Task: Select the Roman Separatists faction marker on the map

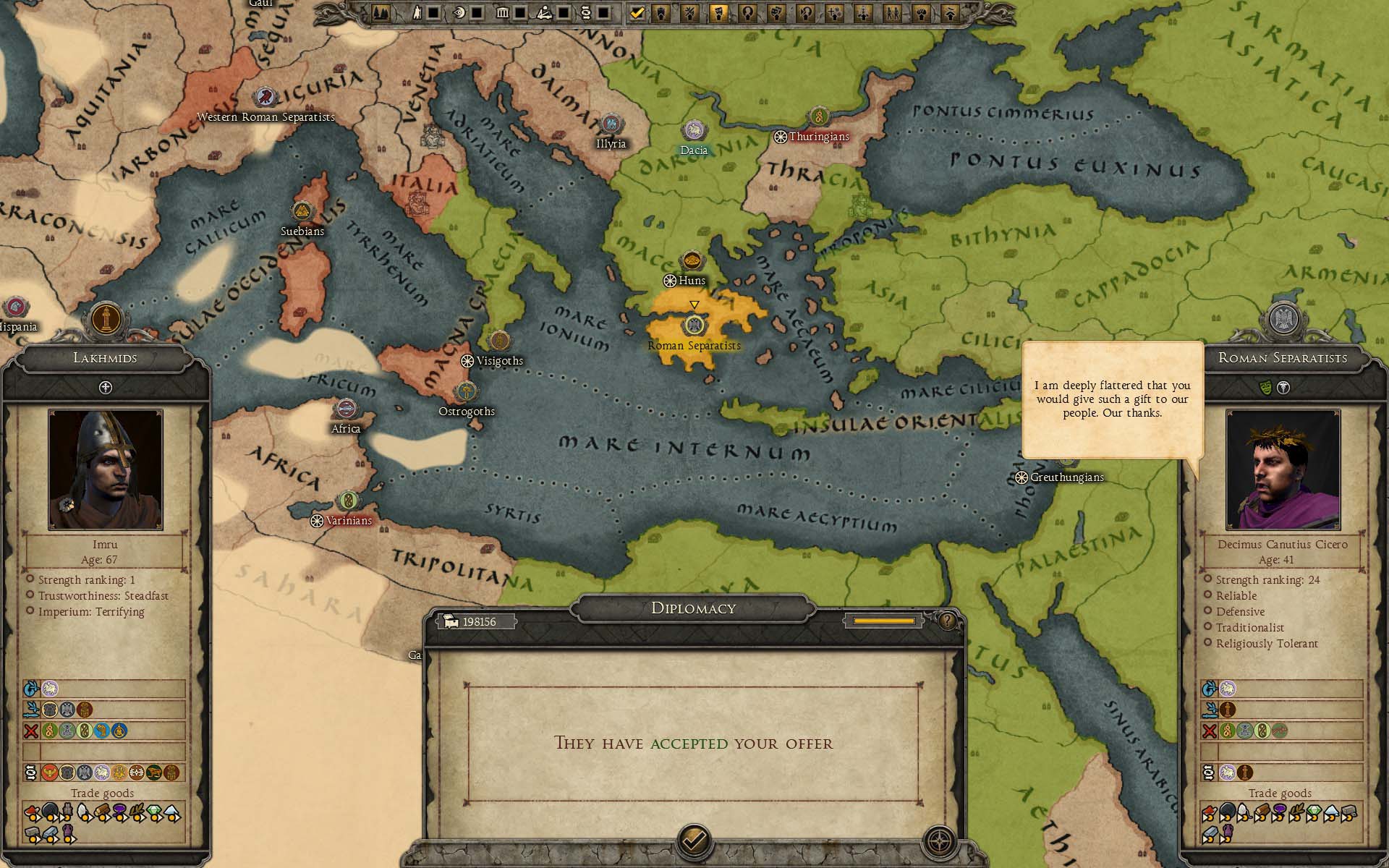Action: click(x=694, y=325)
